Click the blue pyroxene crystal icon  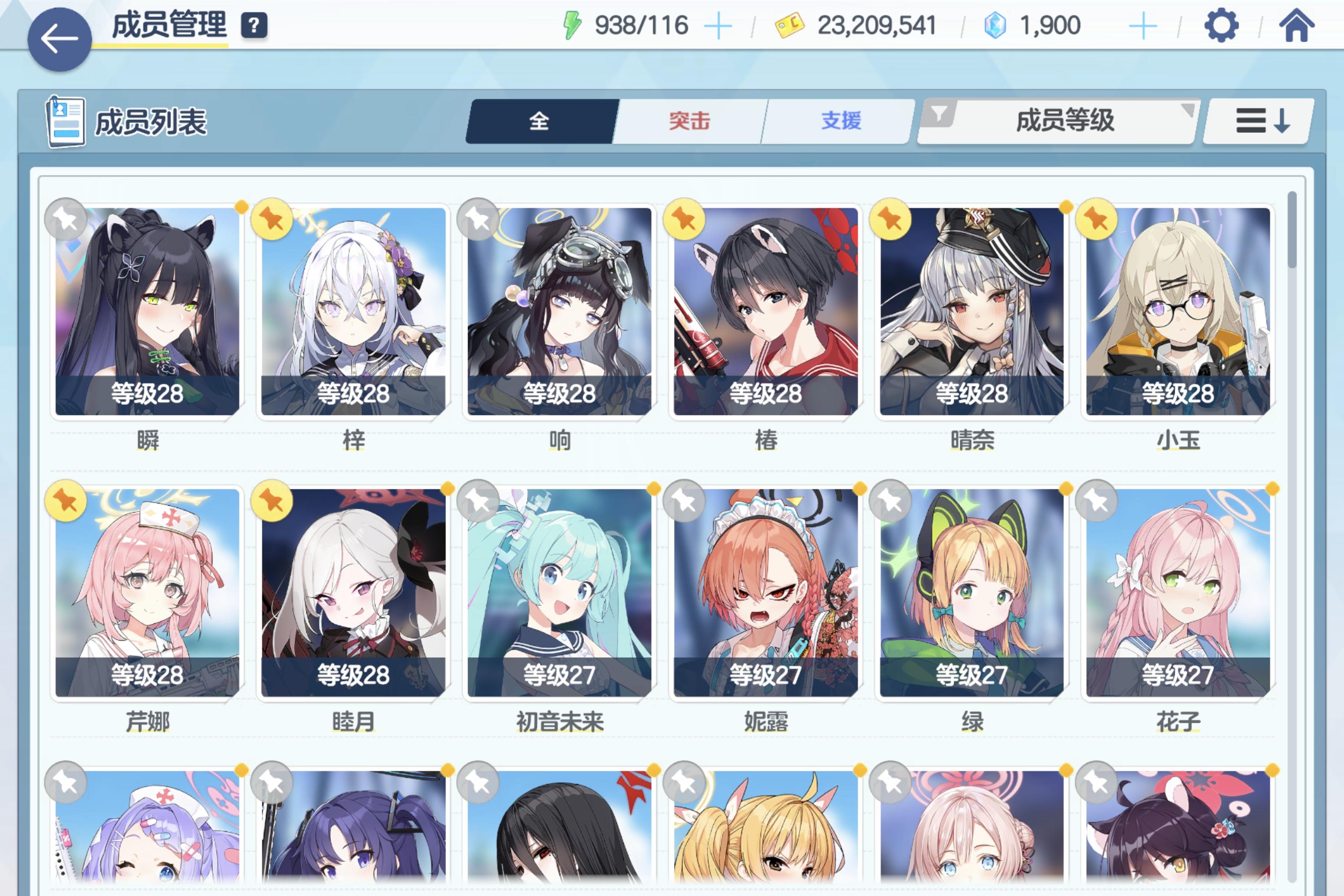996,25
